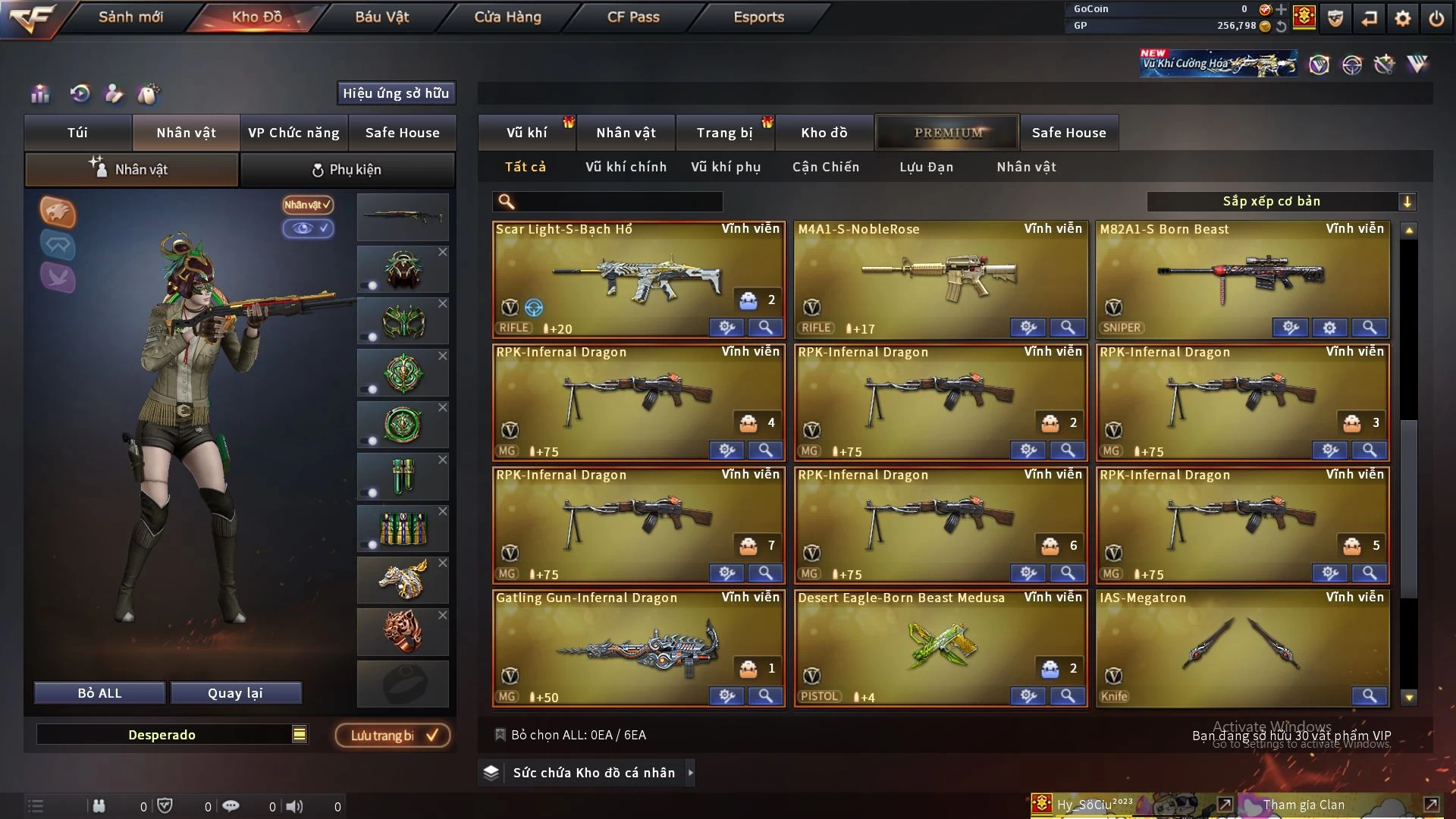Screen dimensions: 1456x819
Task: Open the CF Pass page
Action: pyautogui.click(x=633, y=17)
